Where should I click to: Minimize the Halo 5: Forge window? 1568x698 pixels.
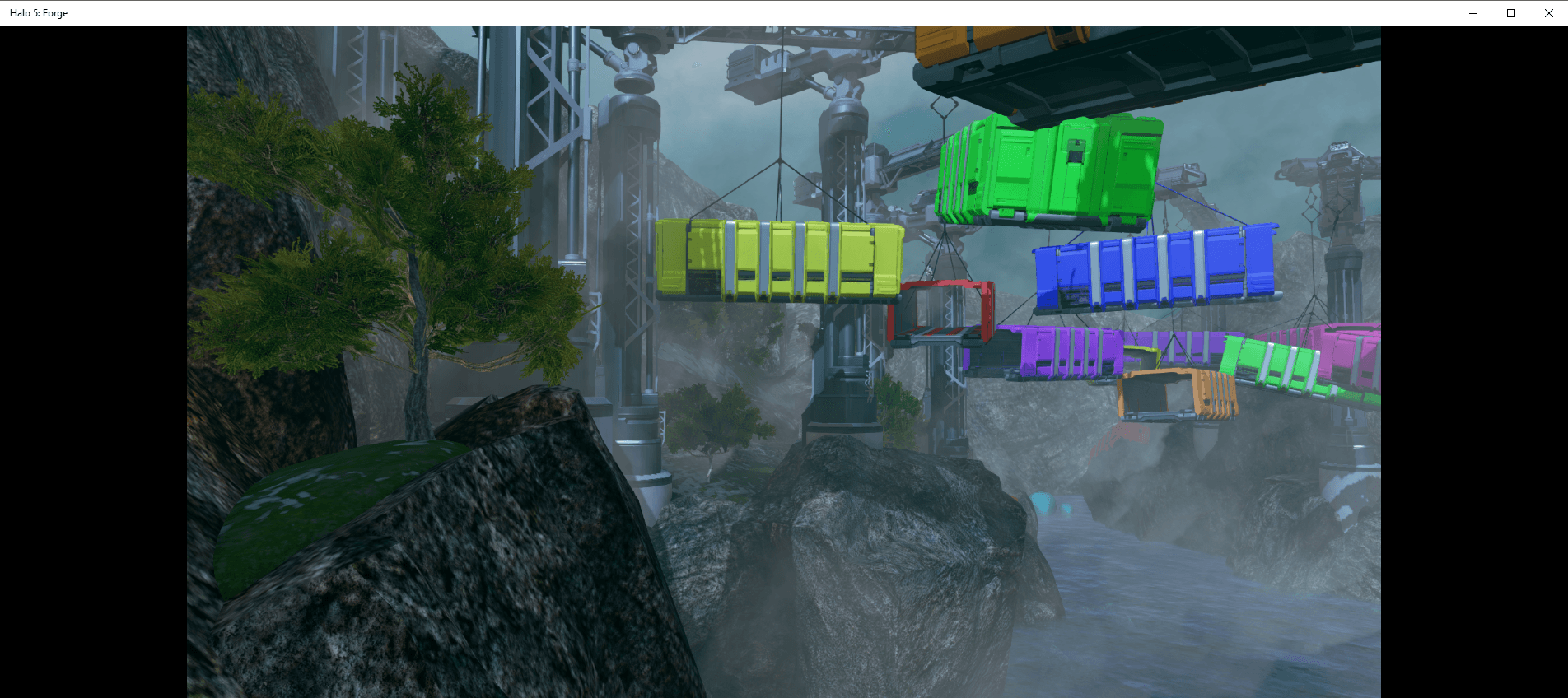click(x=1473, y=13)
